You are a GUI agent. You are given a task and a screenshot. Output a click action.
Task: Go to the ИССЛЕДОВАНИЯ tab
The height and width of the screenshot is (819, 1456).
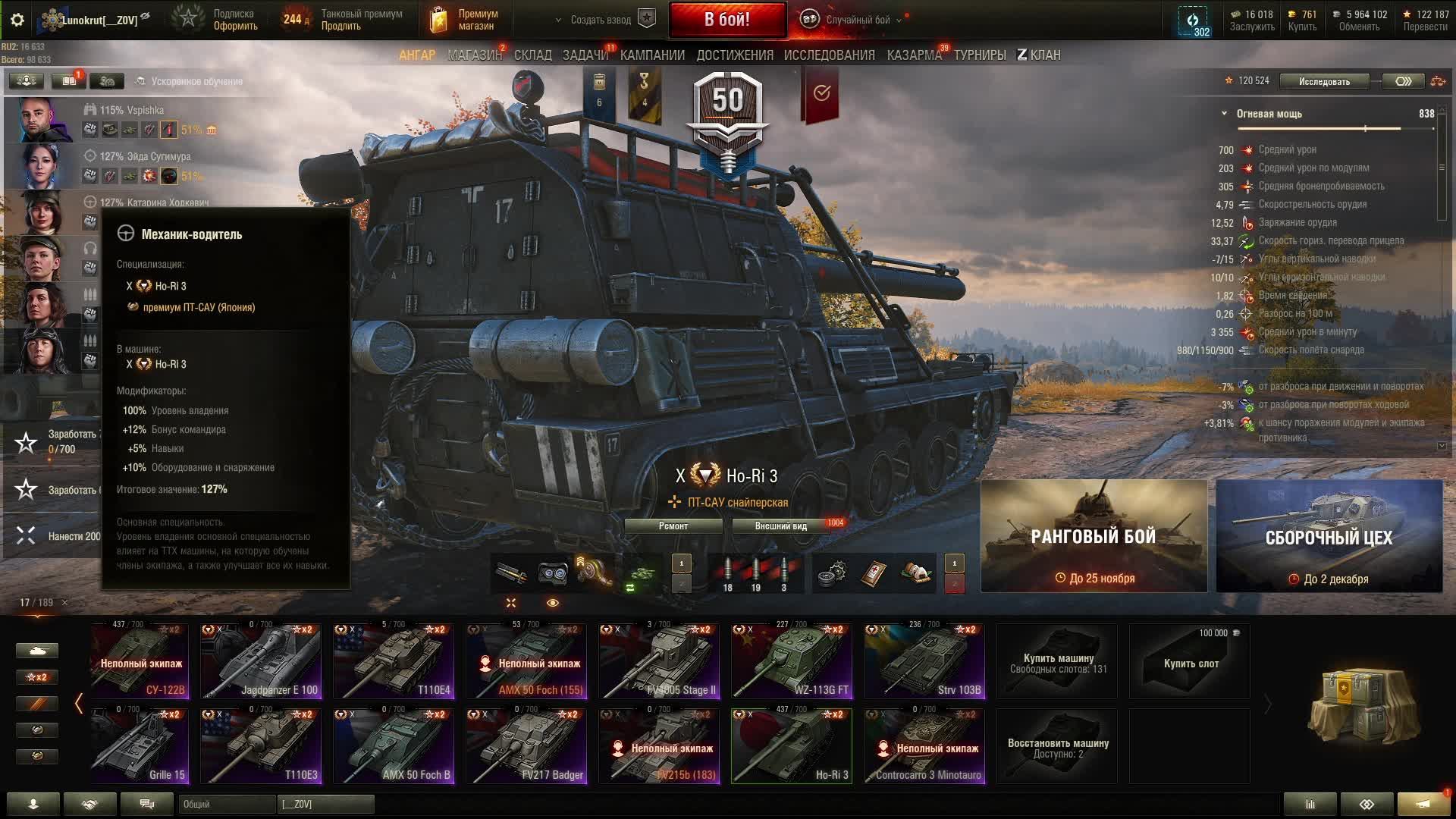pos(829,55)
